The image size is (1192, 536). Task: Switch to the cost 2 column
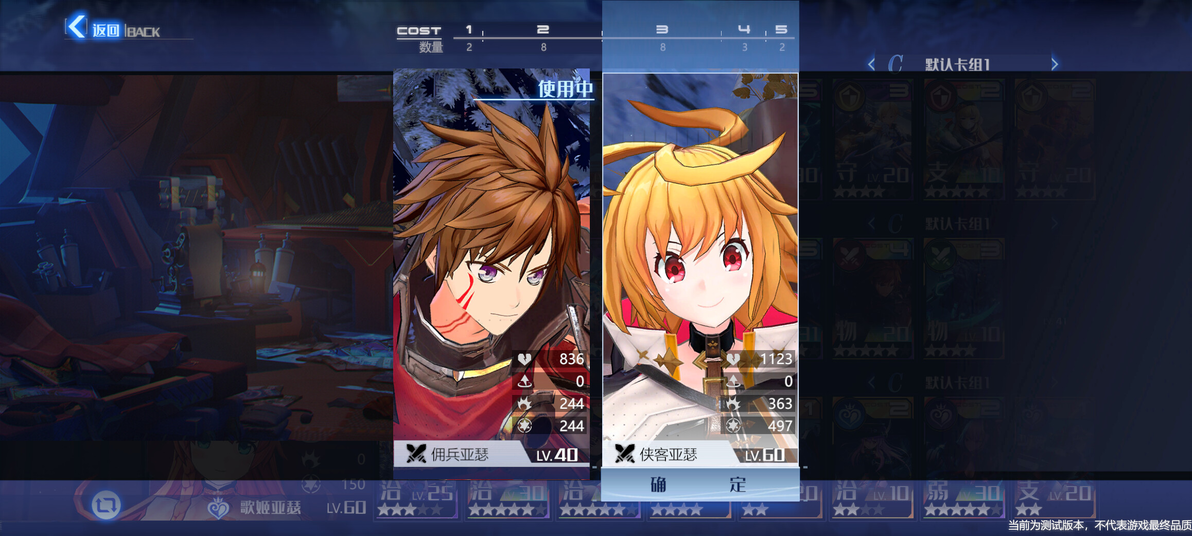(543, 37)
